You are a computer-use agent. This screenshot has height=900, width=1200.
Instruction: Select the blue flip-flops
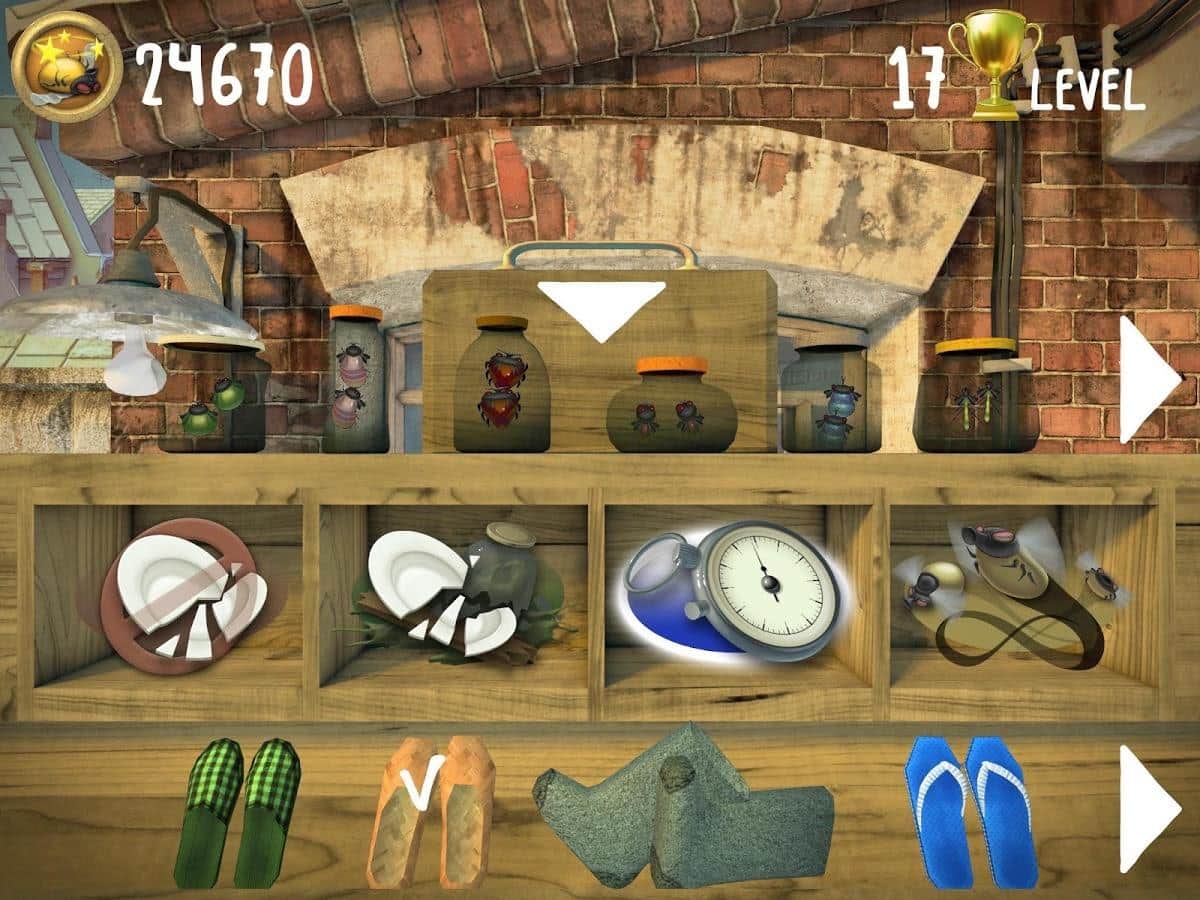(x=967, y=812)
